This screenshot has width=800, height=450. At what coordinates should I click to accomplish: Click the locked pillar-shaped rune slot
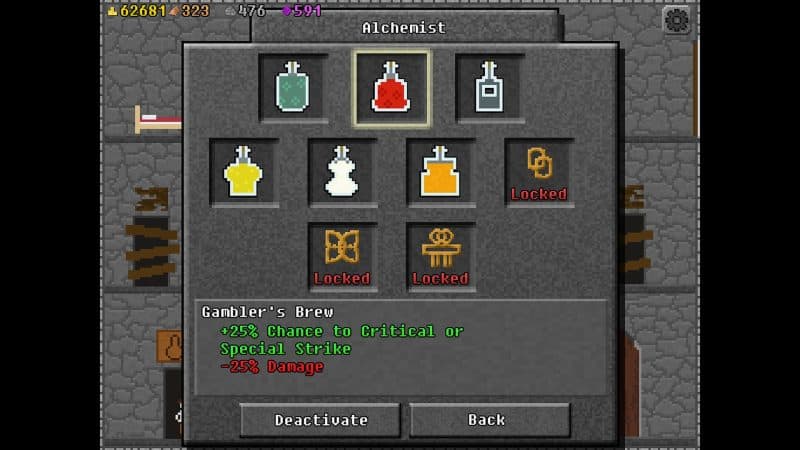(x=440, y=256)
